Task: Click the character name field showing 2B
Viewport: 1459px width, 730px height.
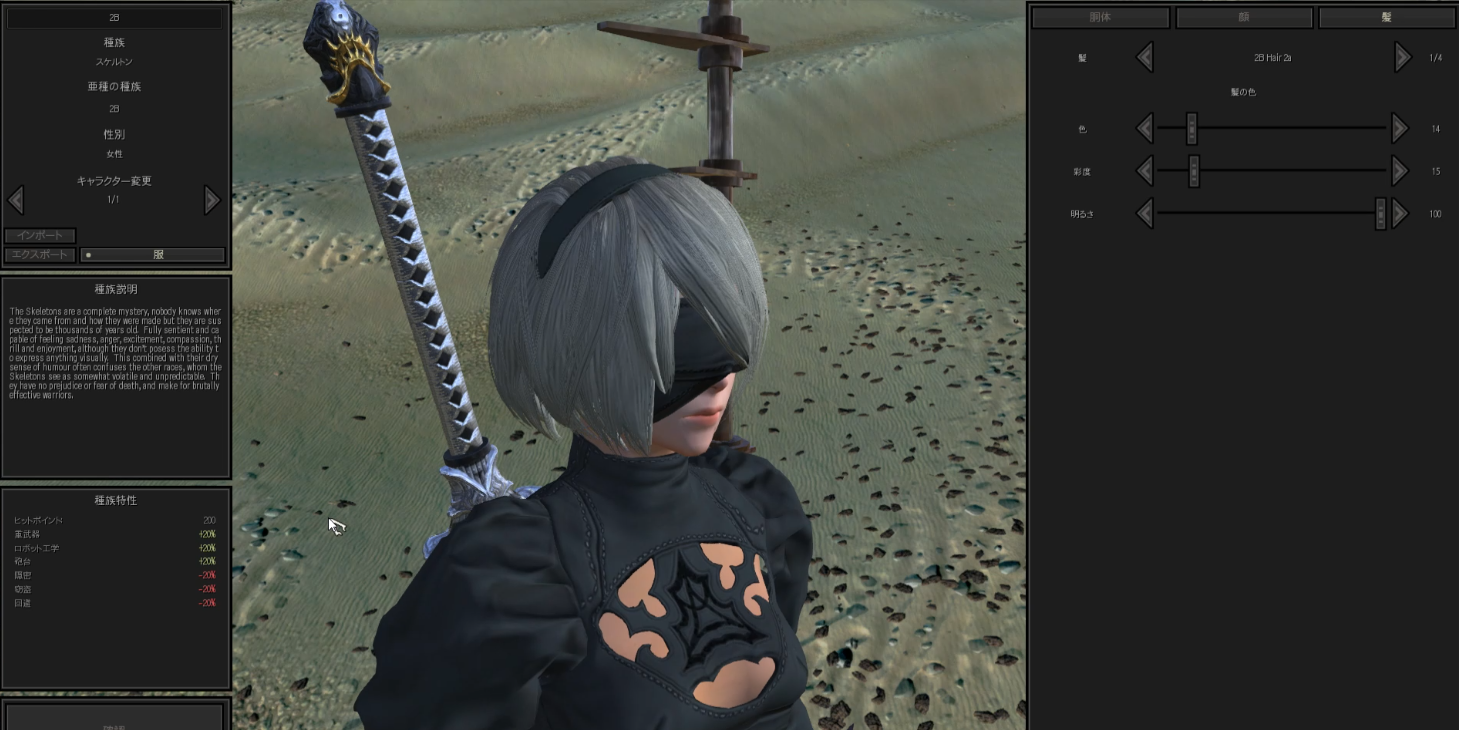Action: click(x=114, y=17)
